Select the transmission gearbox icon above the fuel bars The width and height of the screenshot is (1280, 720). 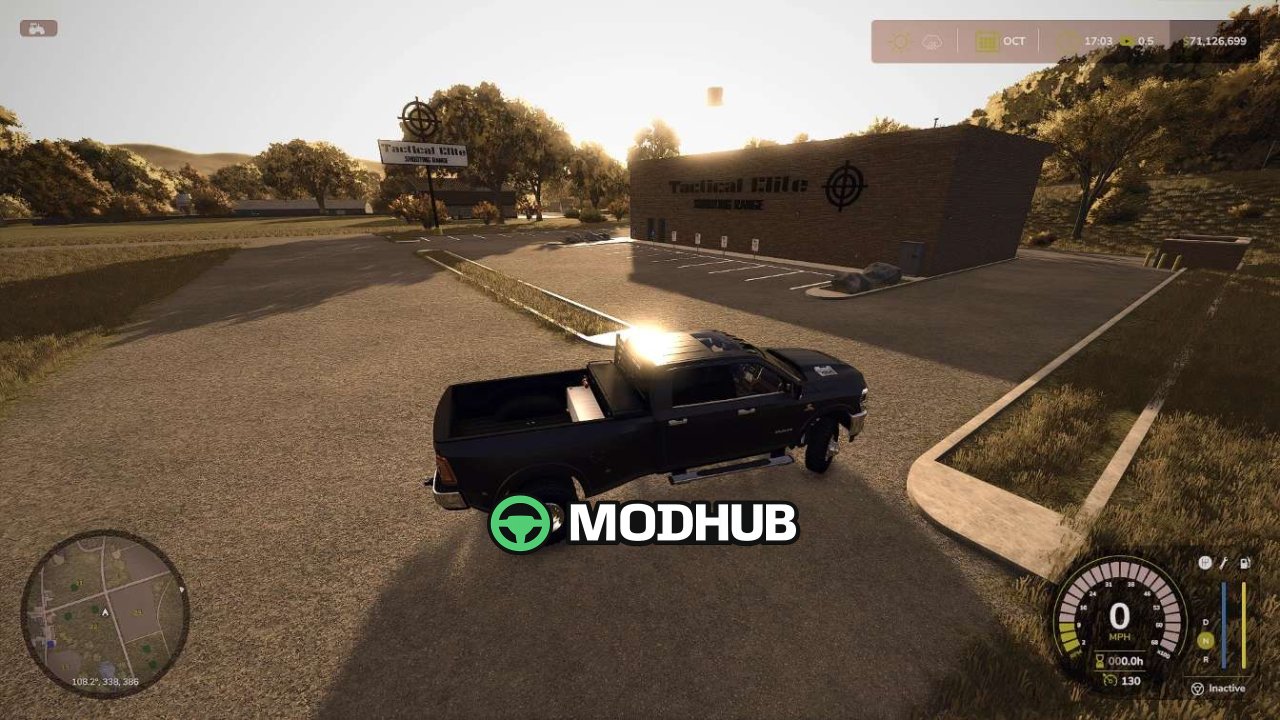tap(1204, 563)
